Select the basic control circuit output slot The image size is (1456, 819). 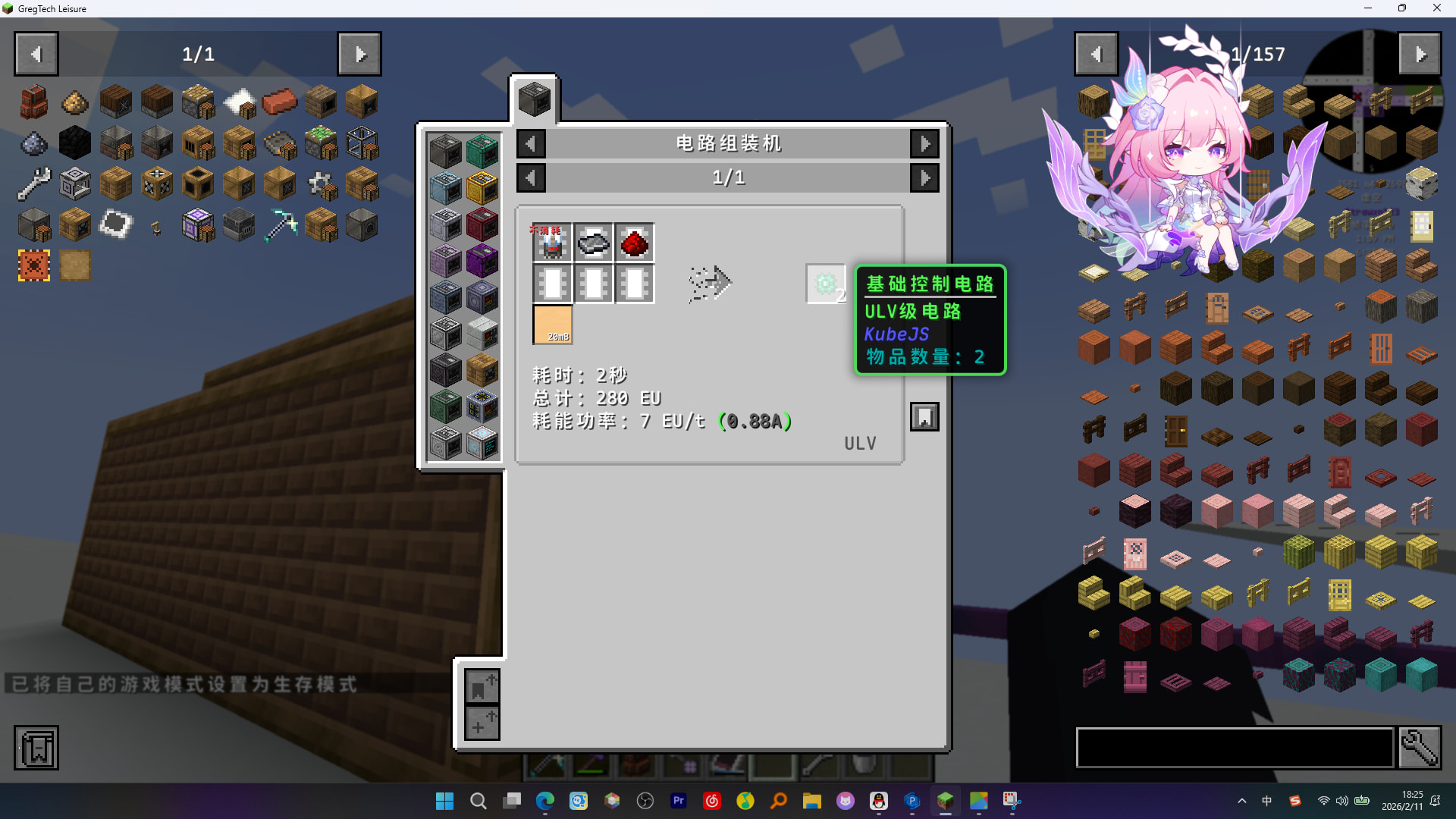[x=825, y=284]
